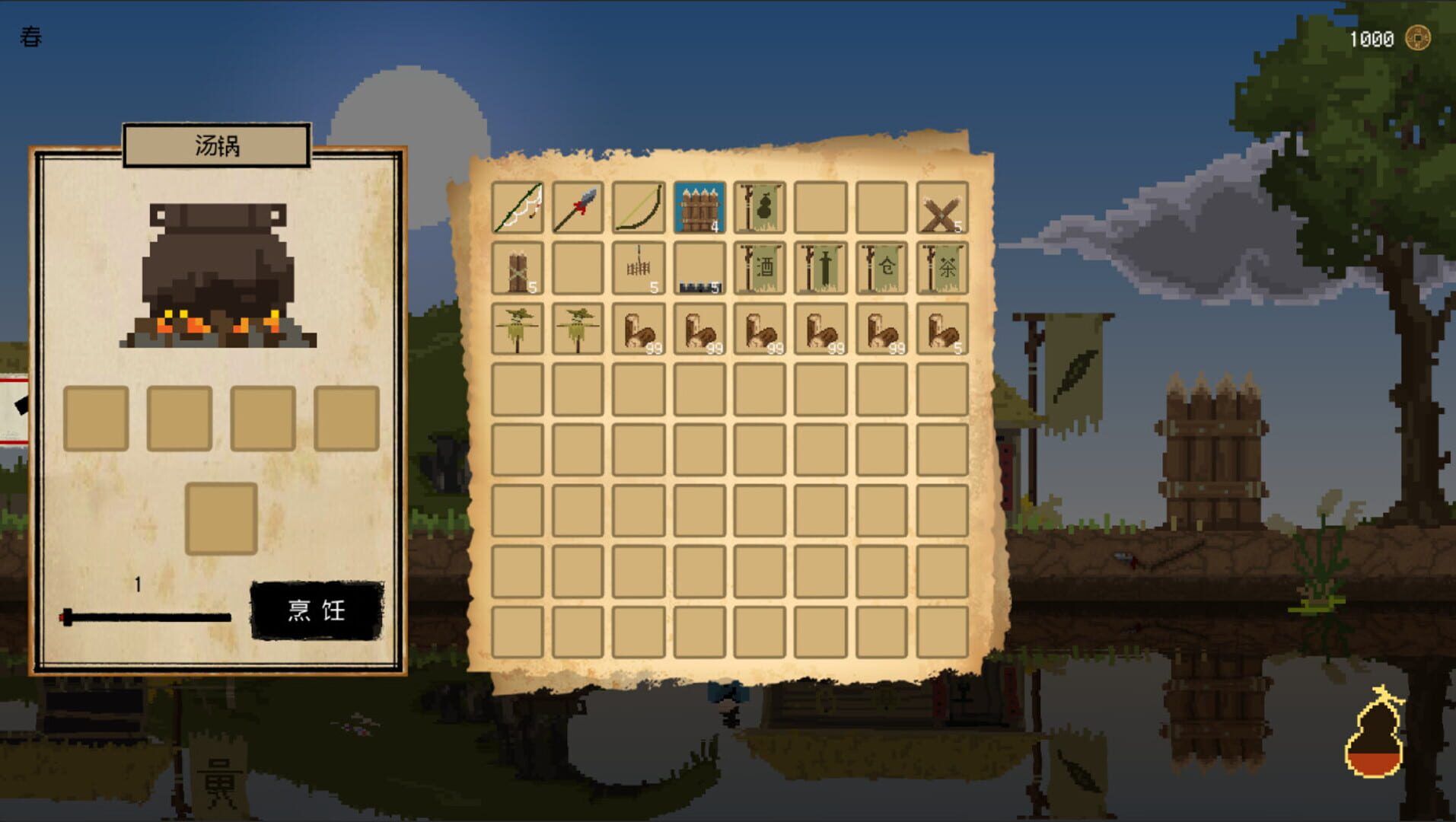Select the fishing rod in the inventory

[x=519, y=205]
